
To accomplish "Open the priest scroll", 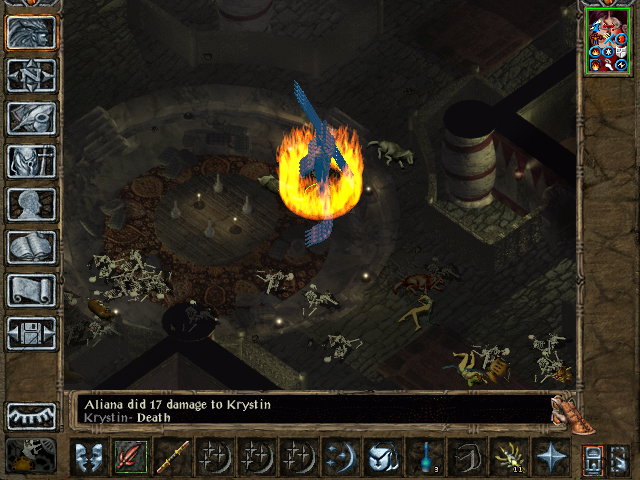I will click(x=31, y=290).
